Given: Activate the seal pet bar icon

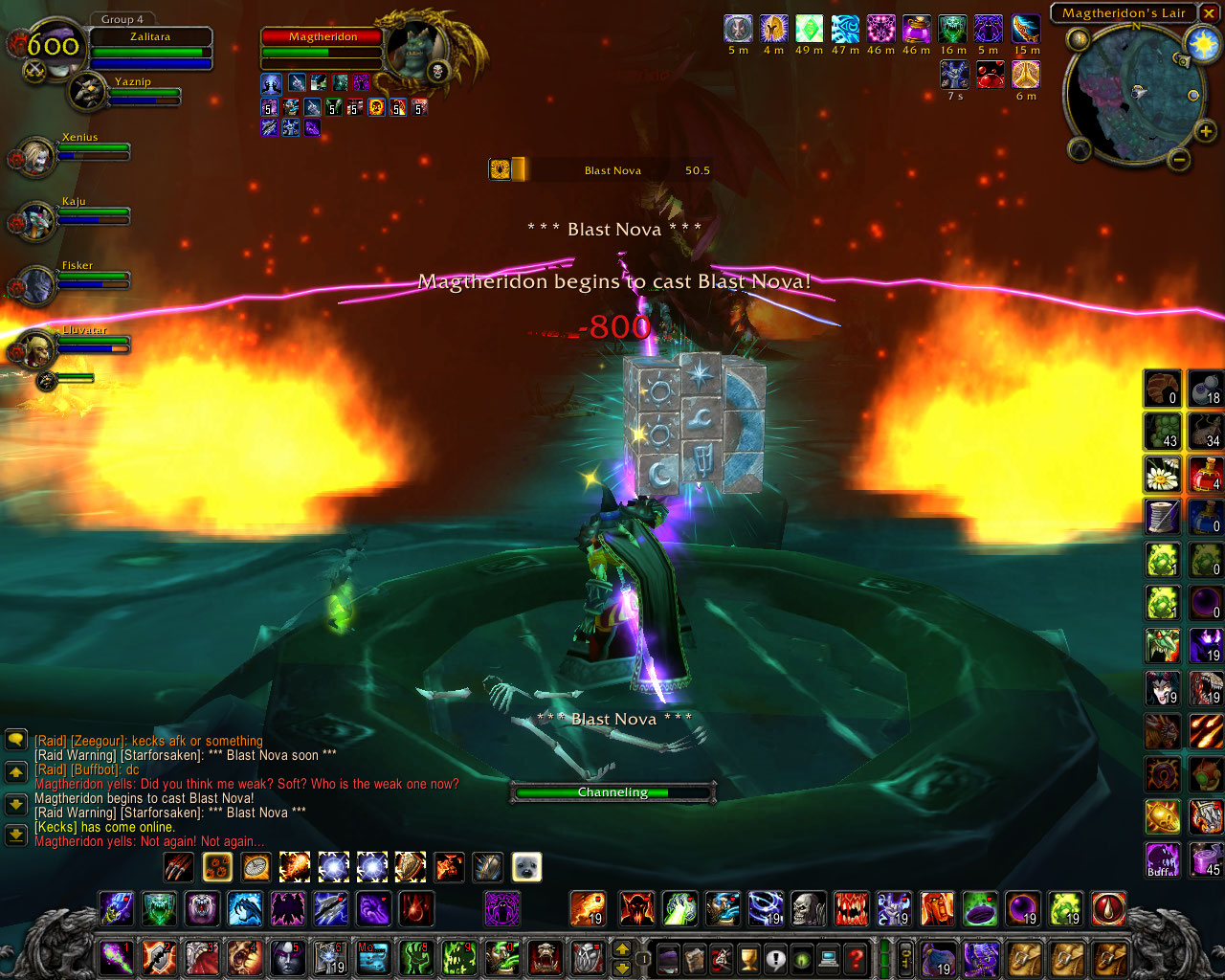Looking at the screenshot, I should [x=526, y=867].
